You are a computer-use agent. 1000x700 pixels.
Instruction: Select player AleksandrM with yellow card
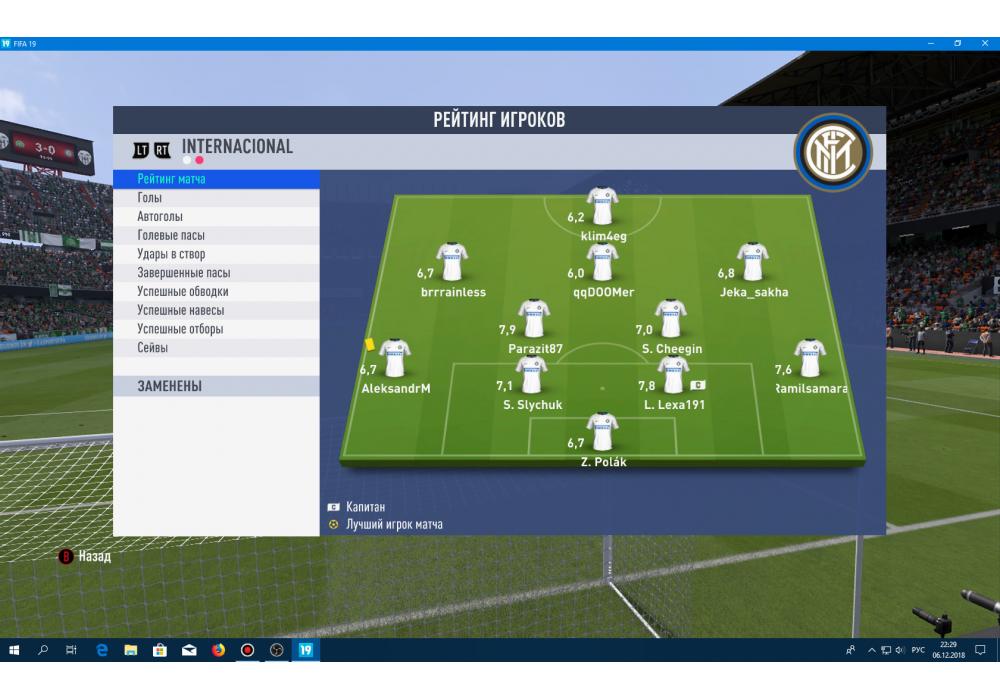pos(394,360)
